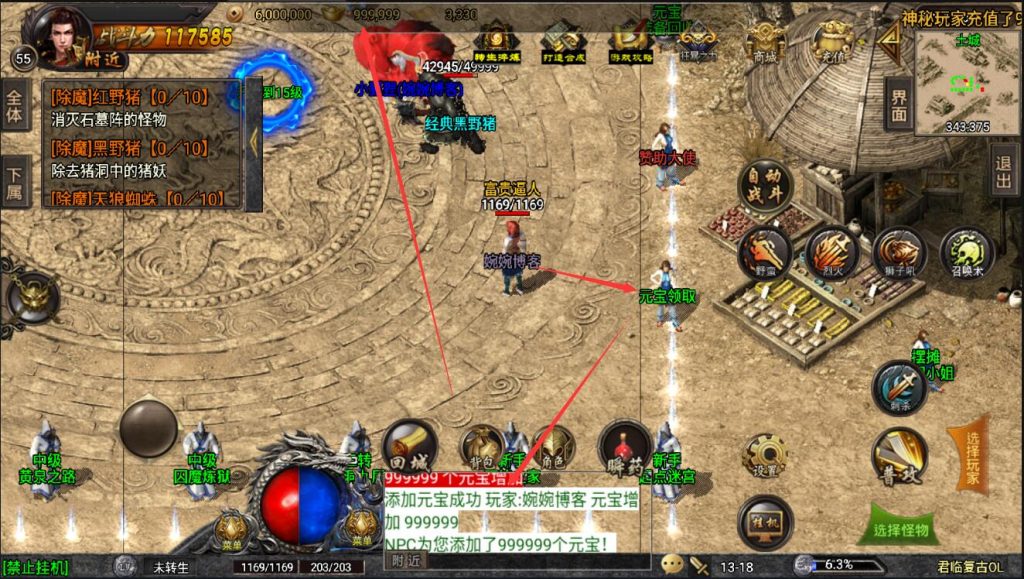The width and height of the screenshot is (1024, 579).
Task: Switch to the 附近 nearby chat channel
Action: (406, 562)
